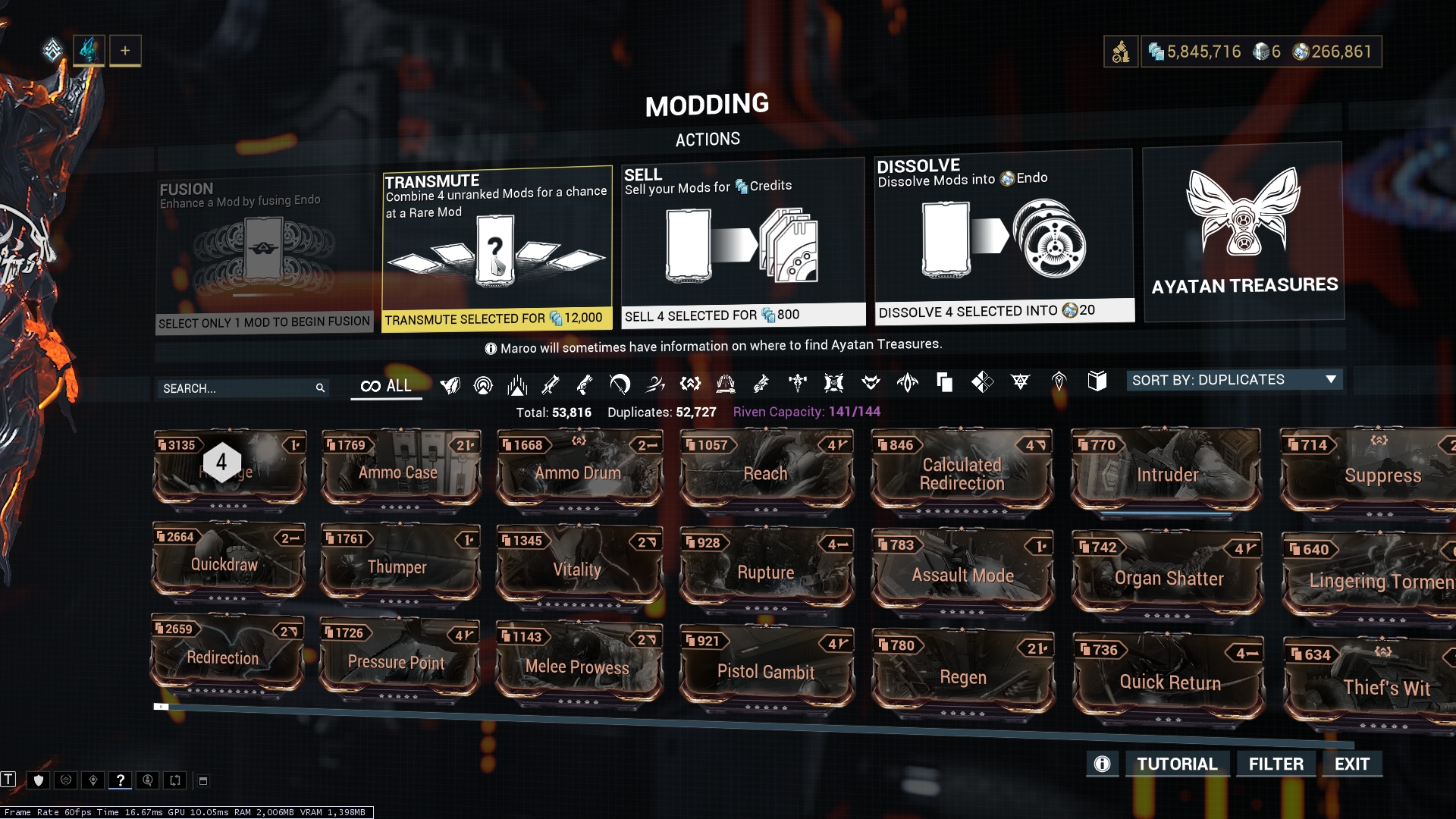Click the loadout tab at top-left
The height and width of the screenshot is (819, 1456).
(x=89, y=51)
